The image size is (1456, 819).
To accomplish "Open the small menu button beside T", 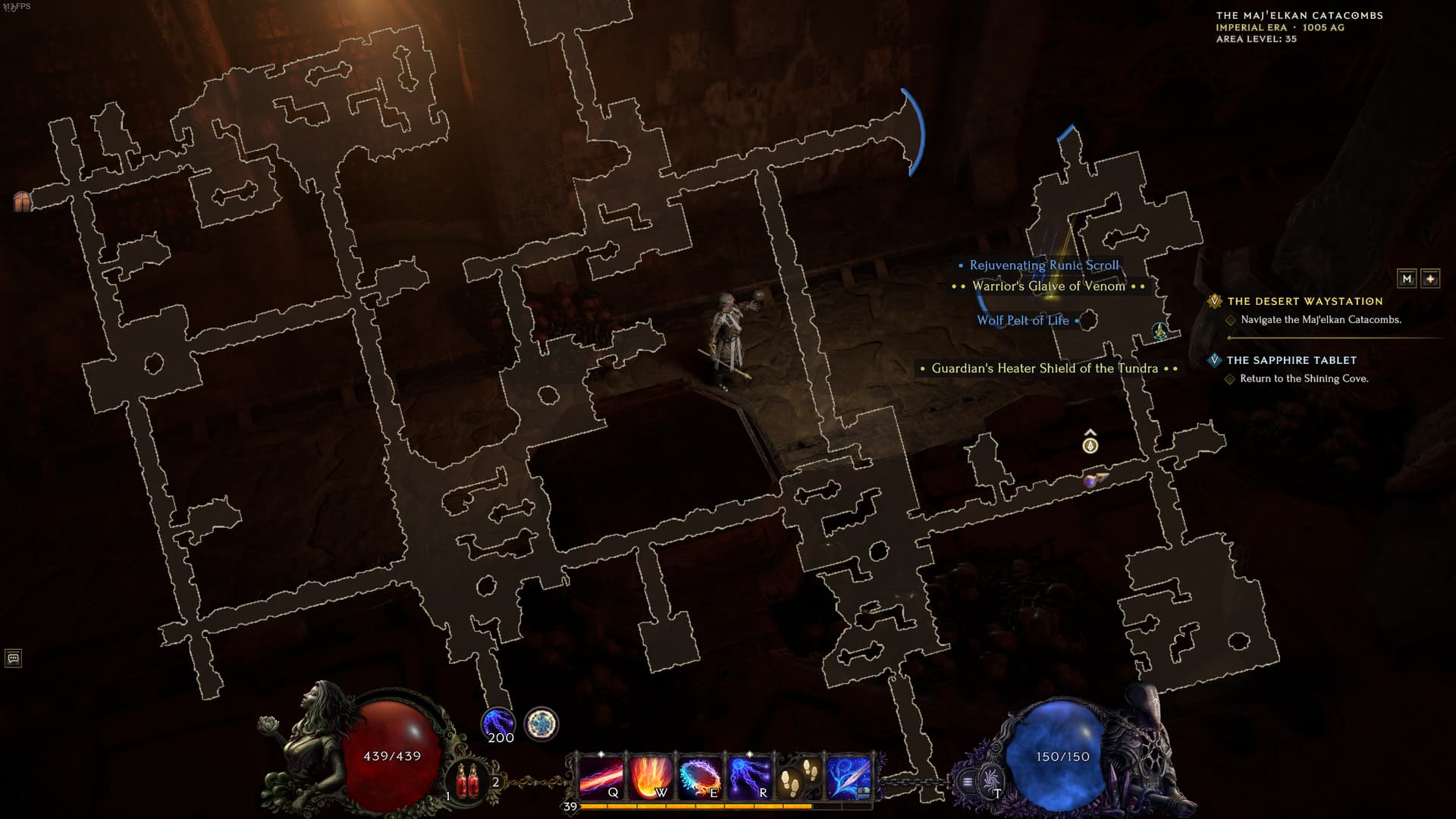I will [x=967, y=781].
